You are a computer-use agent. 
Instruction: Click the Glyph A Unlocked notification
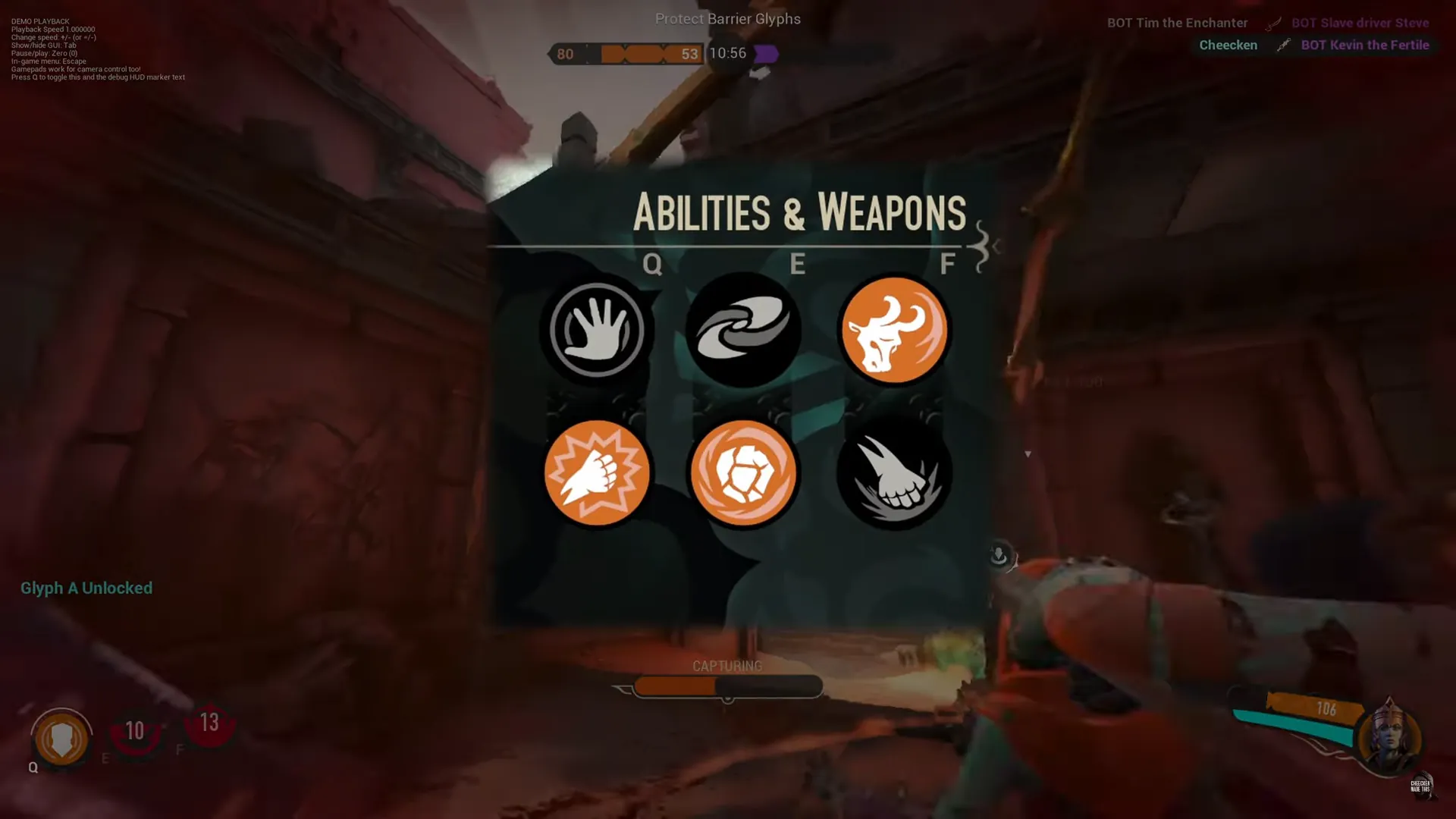coord(86,588)
